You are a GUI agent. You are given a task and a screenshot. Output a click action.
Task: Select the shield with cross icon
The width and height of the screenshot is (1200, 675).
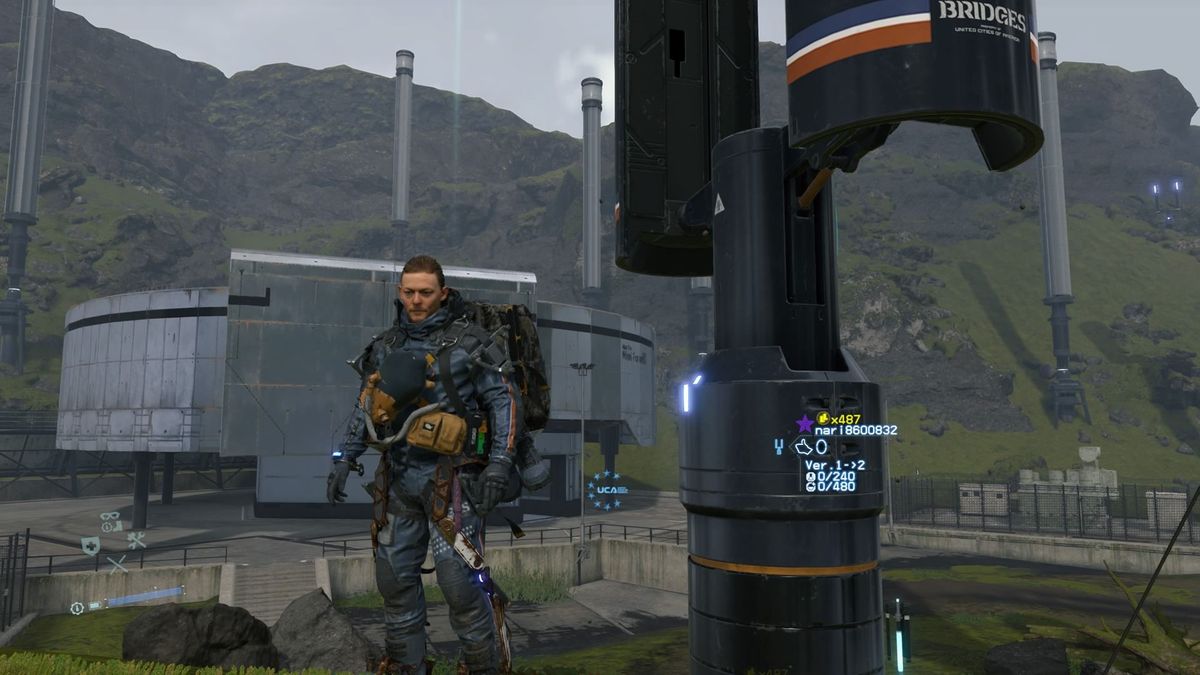90,545
